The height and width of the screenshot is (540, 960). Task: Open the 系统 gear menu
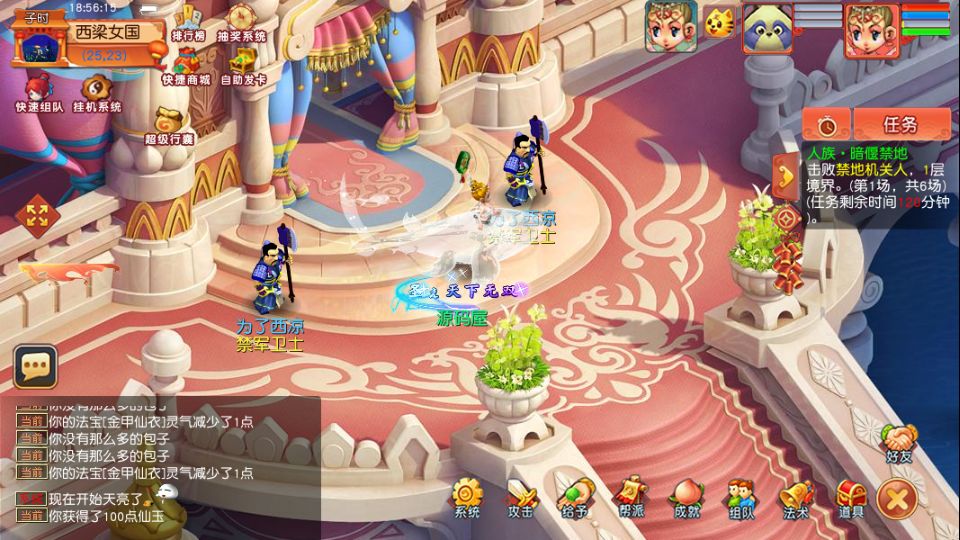(467, 495)
